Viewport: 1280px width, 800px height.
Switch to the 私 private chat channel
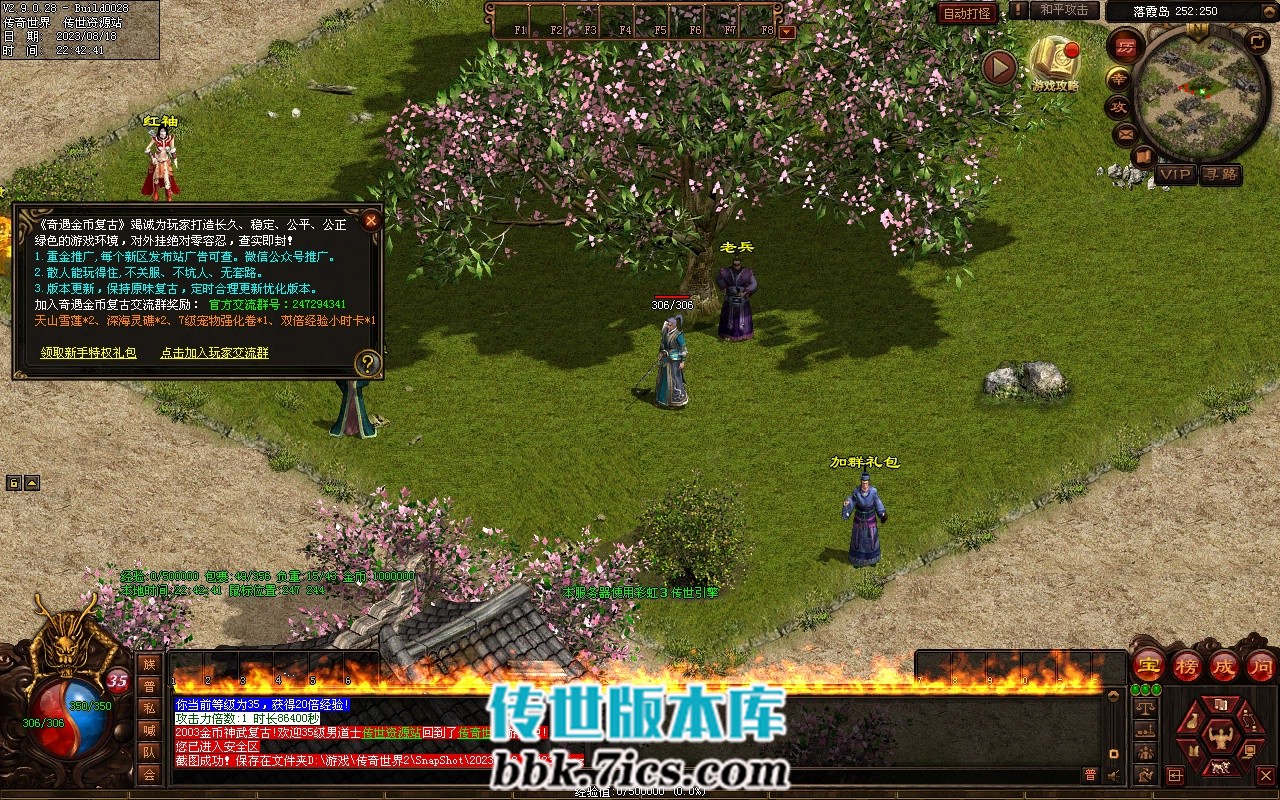click(149, 708)
